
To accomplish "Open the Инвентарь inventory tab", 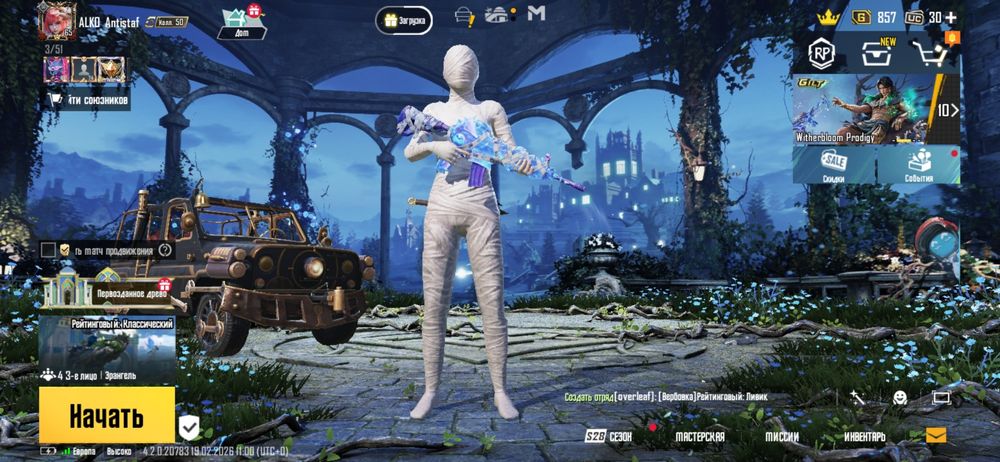I will click(x=864, y=437).
